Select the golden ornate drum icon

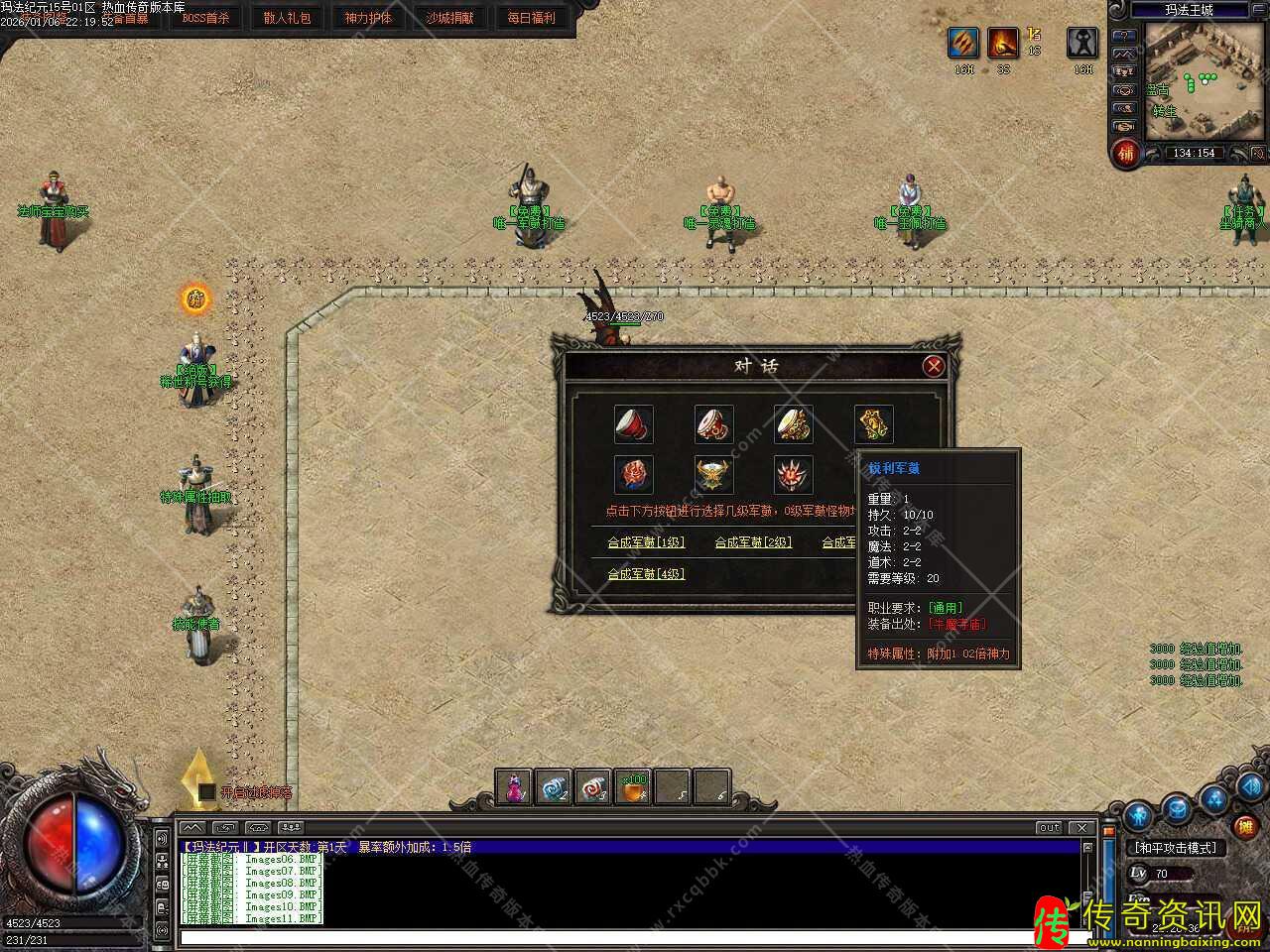coord(794,424)
